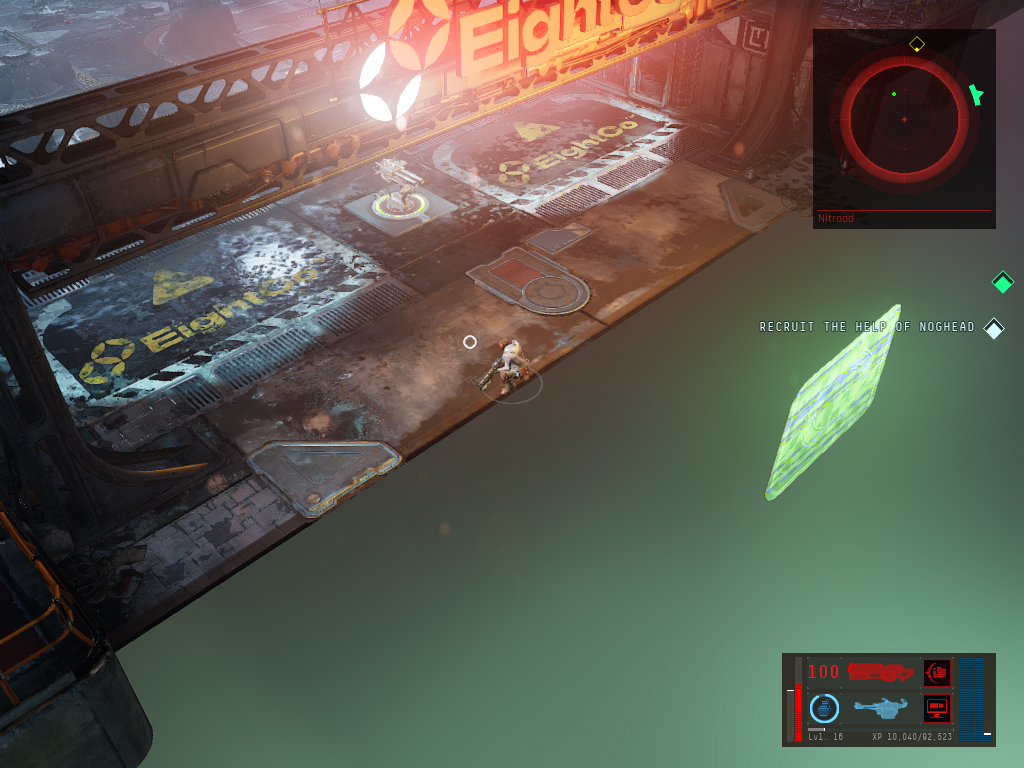Select the yellow diamond marker on the minimap
1024x768 pixels.
pyautogui.click(x=916, y=44)
